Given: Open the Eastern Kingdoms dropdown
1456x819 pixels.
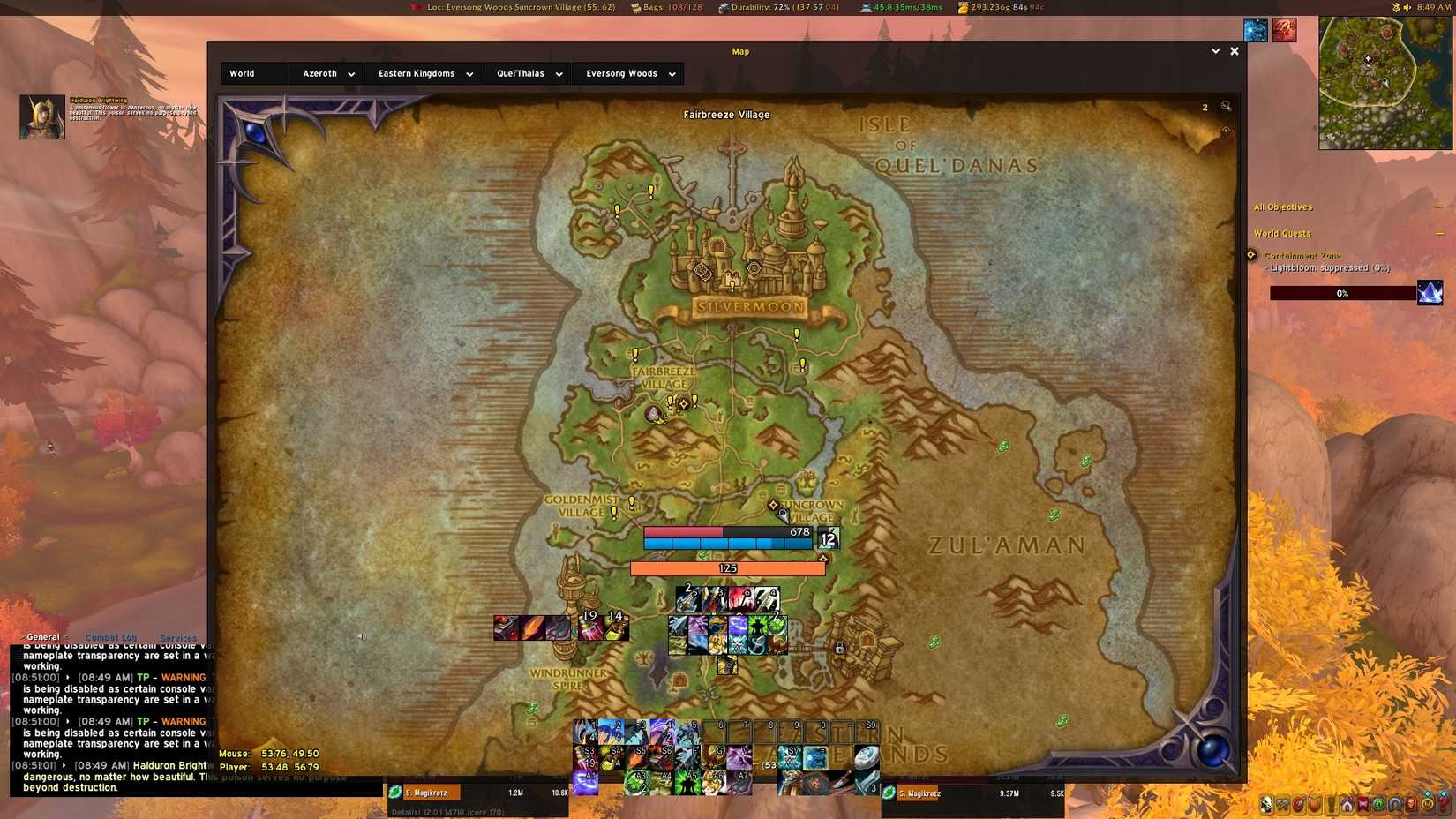Looking at the screenshot, I should coord(424,73).
